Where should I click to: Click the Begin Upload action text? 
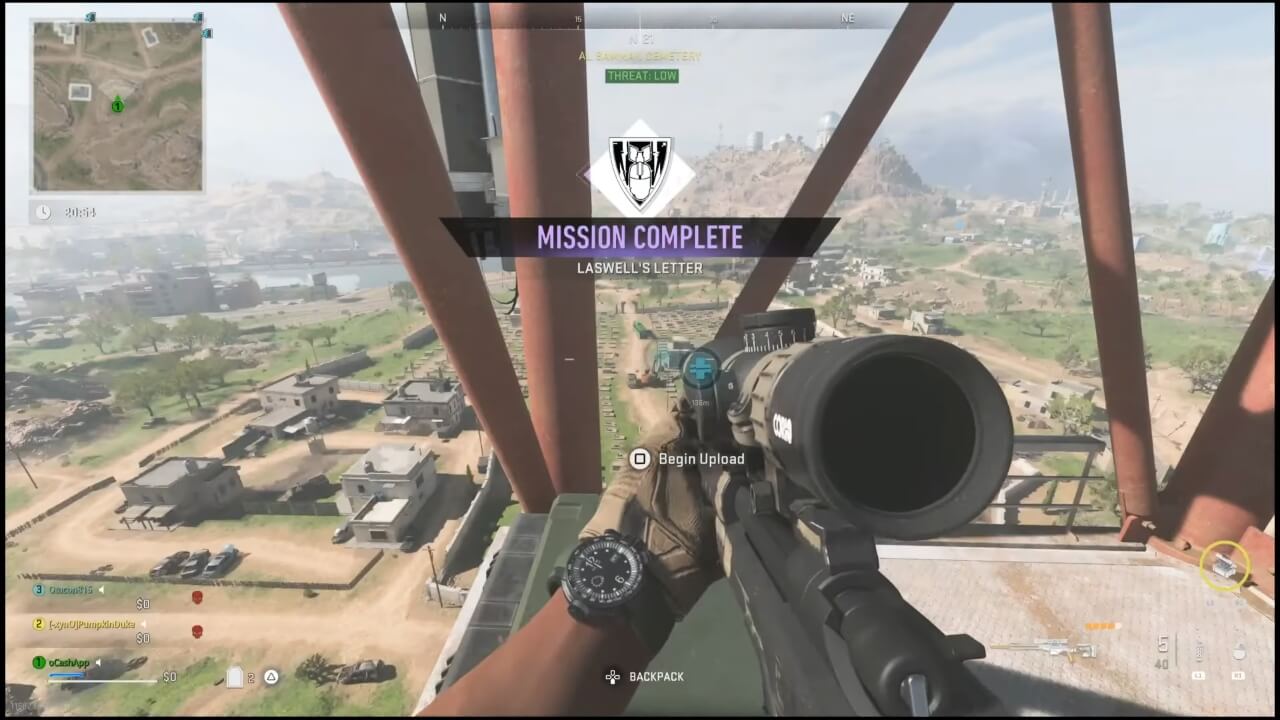(700, 458)
